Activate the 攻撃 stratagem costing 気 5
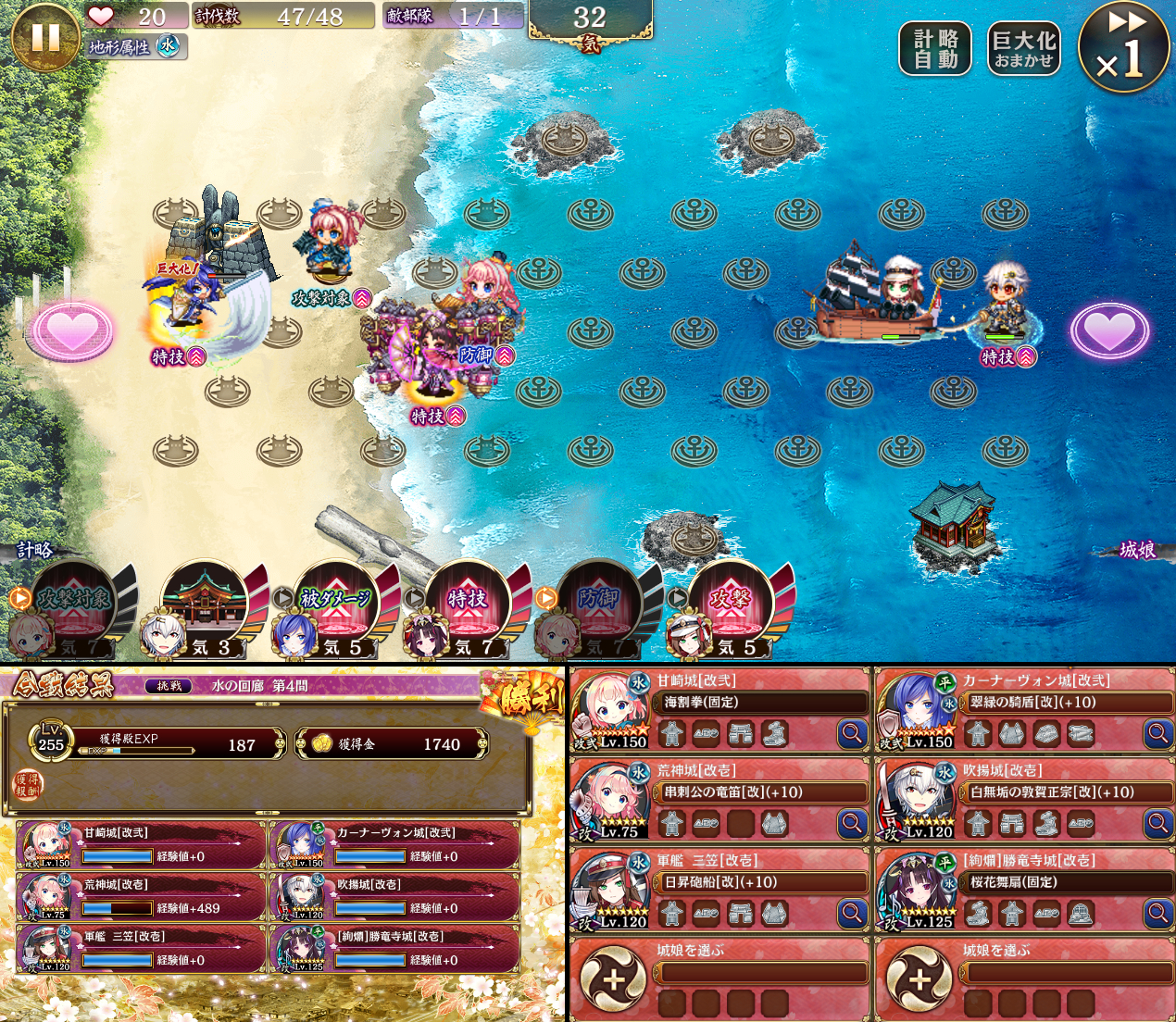Viewport: 1176px width, 1022px height. (731, 602)
